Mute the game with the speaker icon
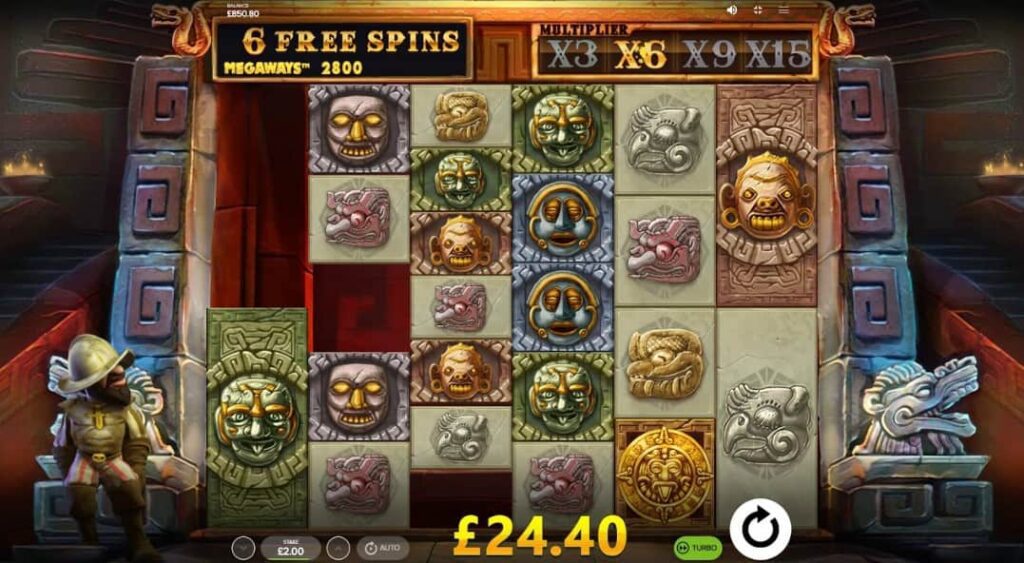Image resolution: width=1024 pixels, height=563 pixels. [732, 10]
